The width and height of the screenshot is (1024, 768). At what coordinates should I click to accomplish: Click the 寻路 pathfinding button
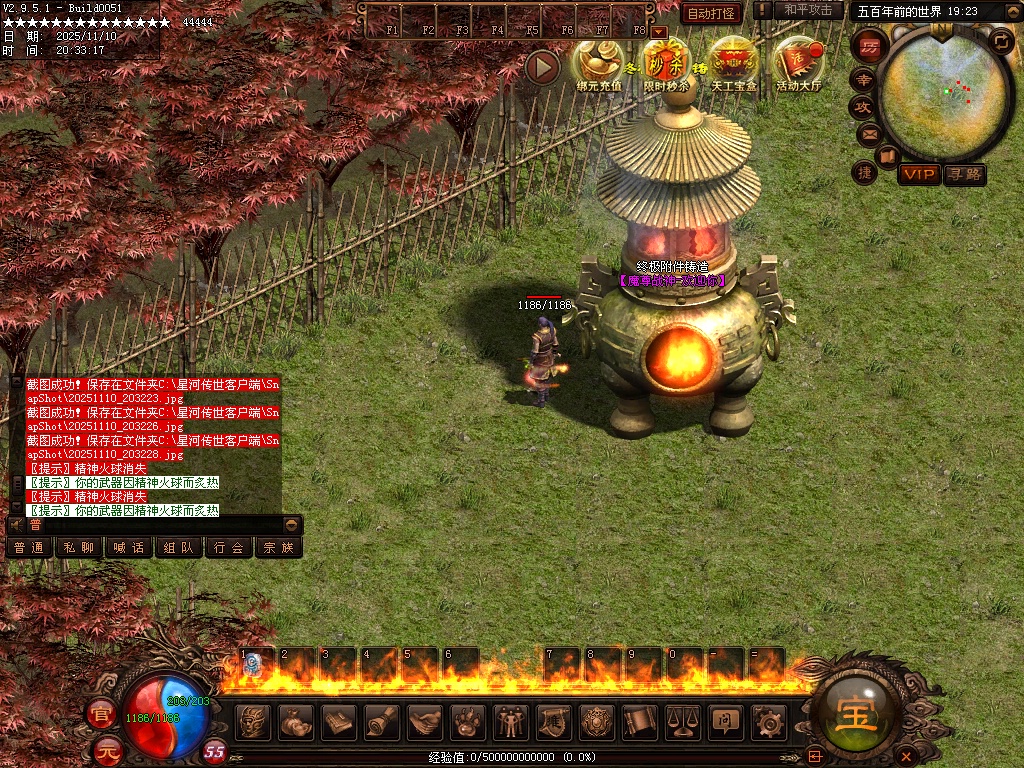click(964, 174)
